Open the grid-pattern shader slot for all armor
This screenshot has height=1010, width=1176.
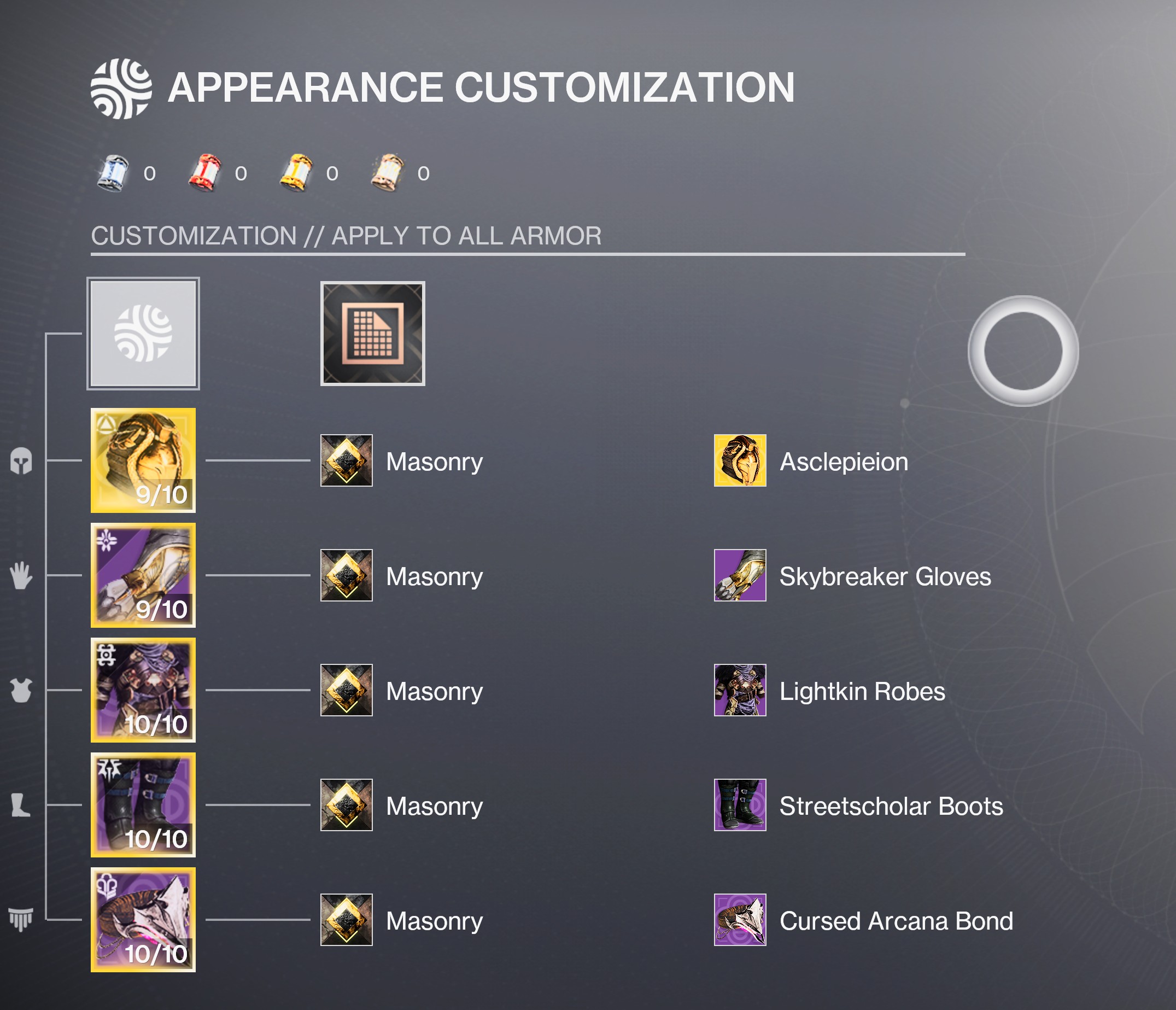(372, 333)
